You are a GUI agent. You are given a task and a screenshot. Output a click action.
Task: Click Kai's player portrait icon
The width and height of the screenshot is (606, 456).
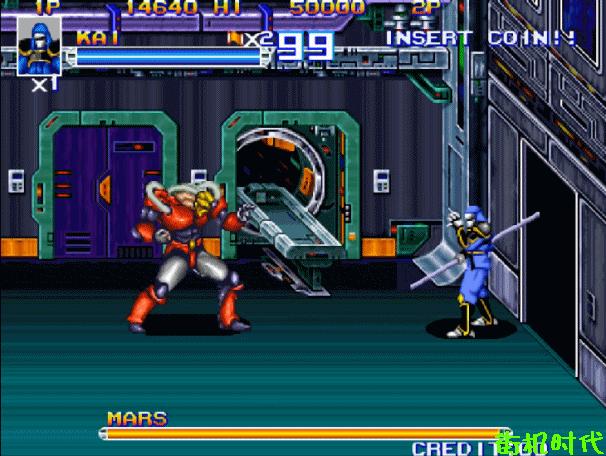pyautogui.click(x=39, y=47)
